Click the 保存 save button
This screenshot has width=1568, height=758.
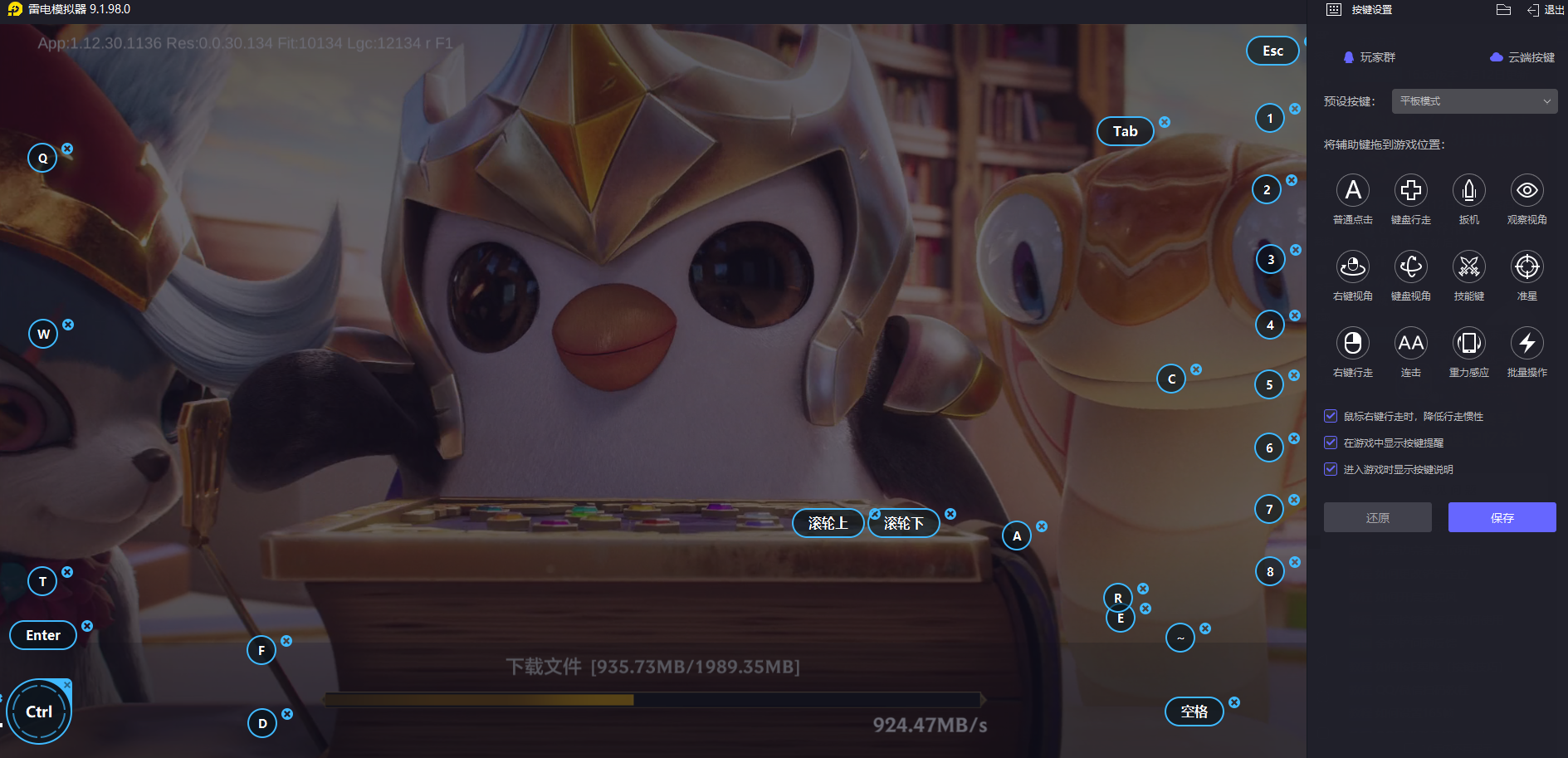pyautogui.click(x=1502, y=517)
